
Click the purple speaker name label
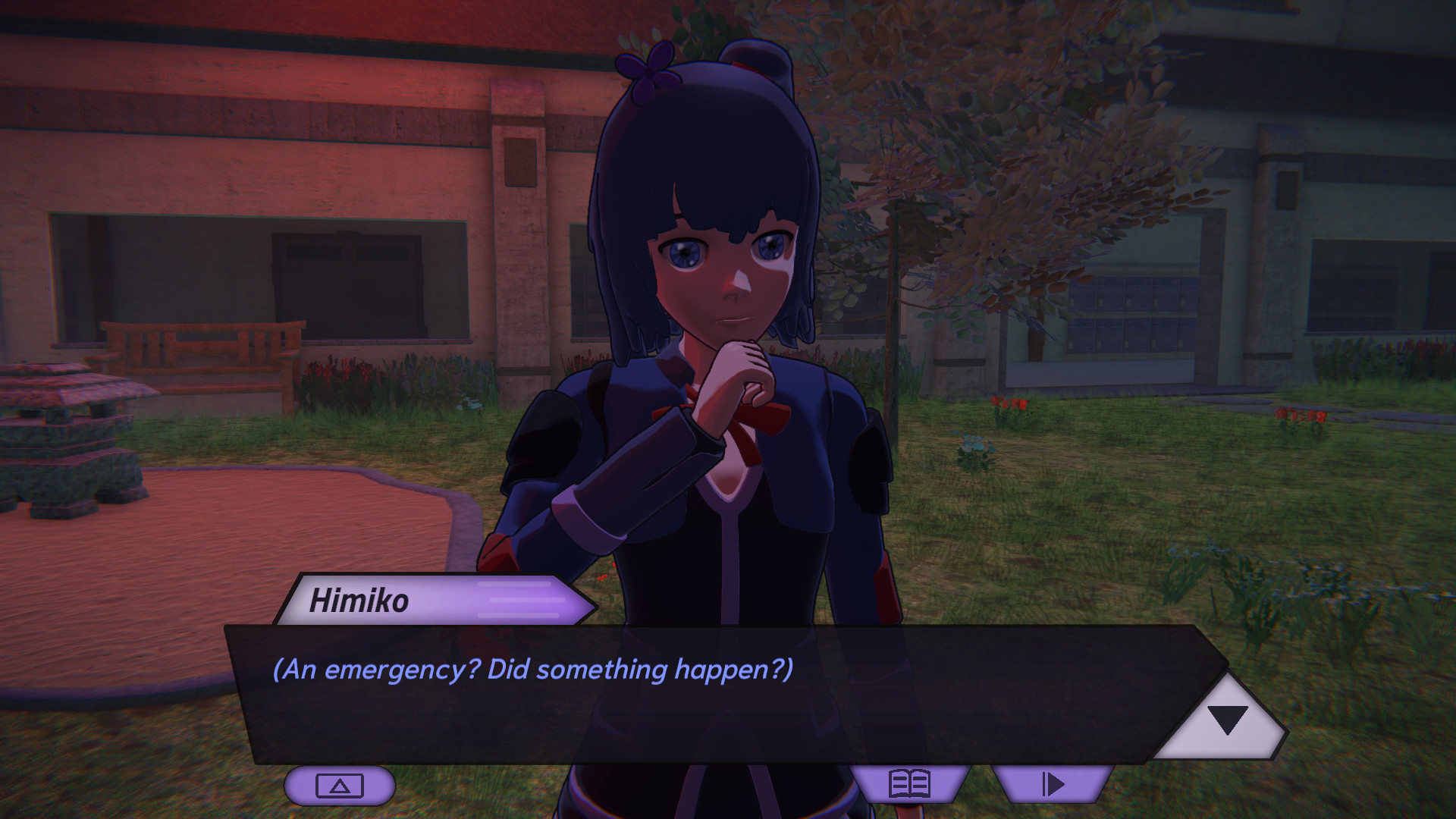[364, 603]
